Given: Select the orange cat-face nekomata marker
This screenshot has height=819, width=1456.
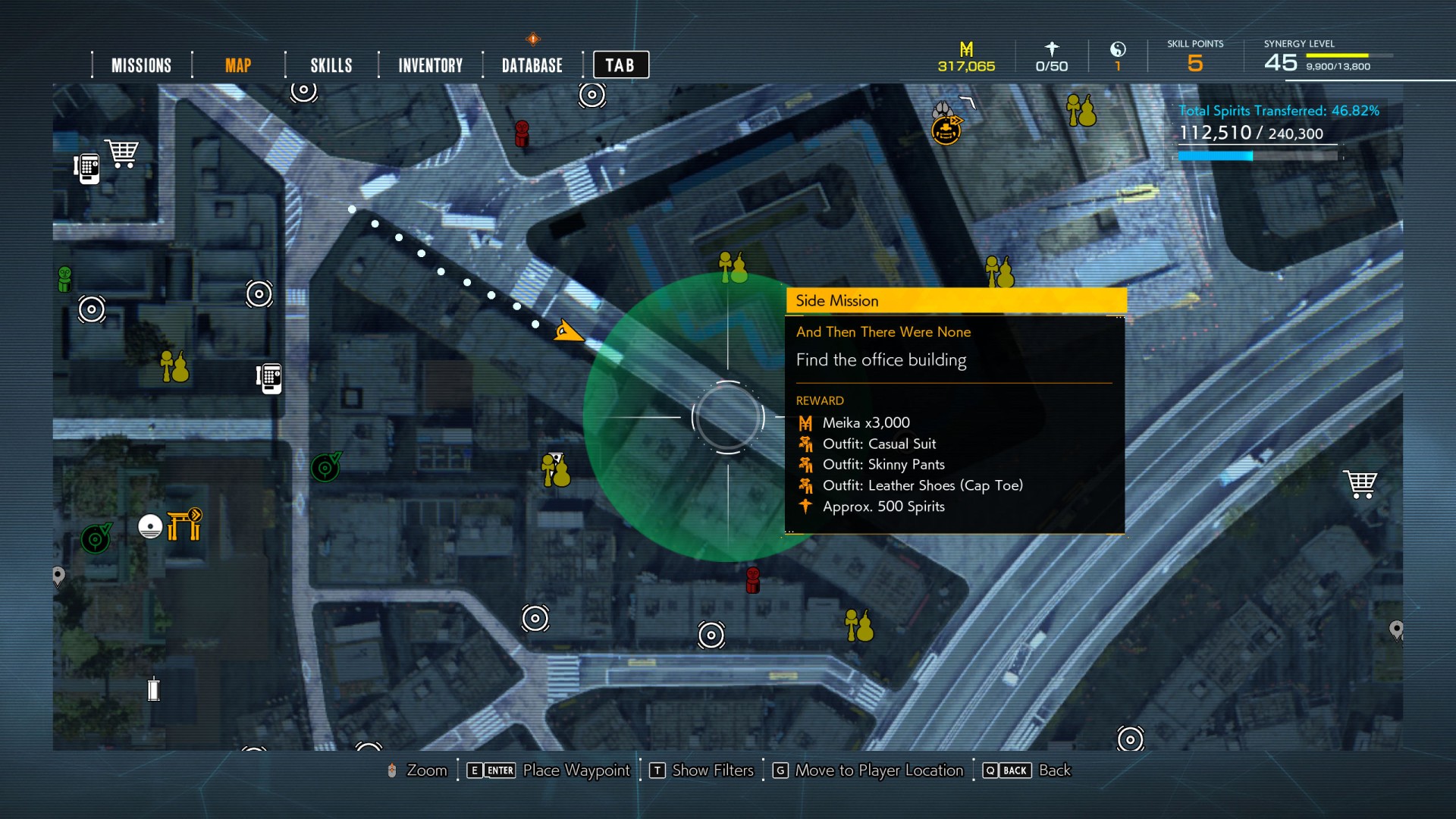Looking at the screenshot, I should [946, 130].
